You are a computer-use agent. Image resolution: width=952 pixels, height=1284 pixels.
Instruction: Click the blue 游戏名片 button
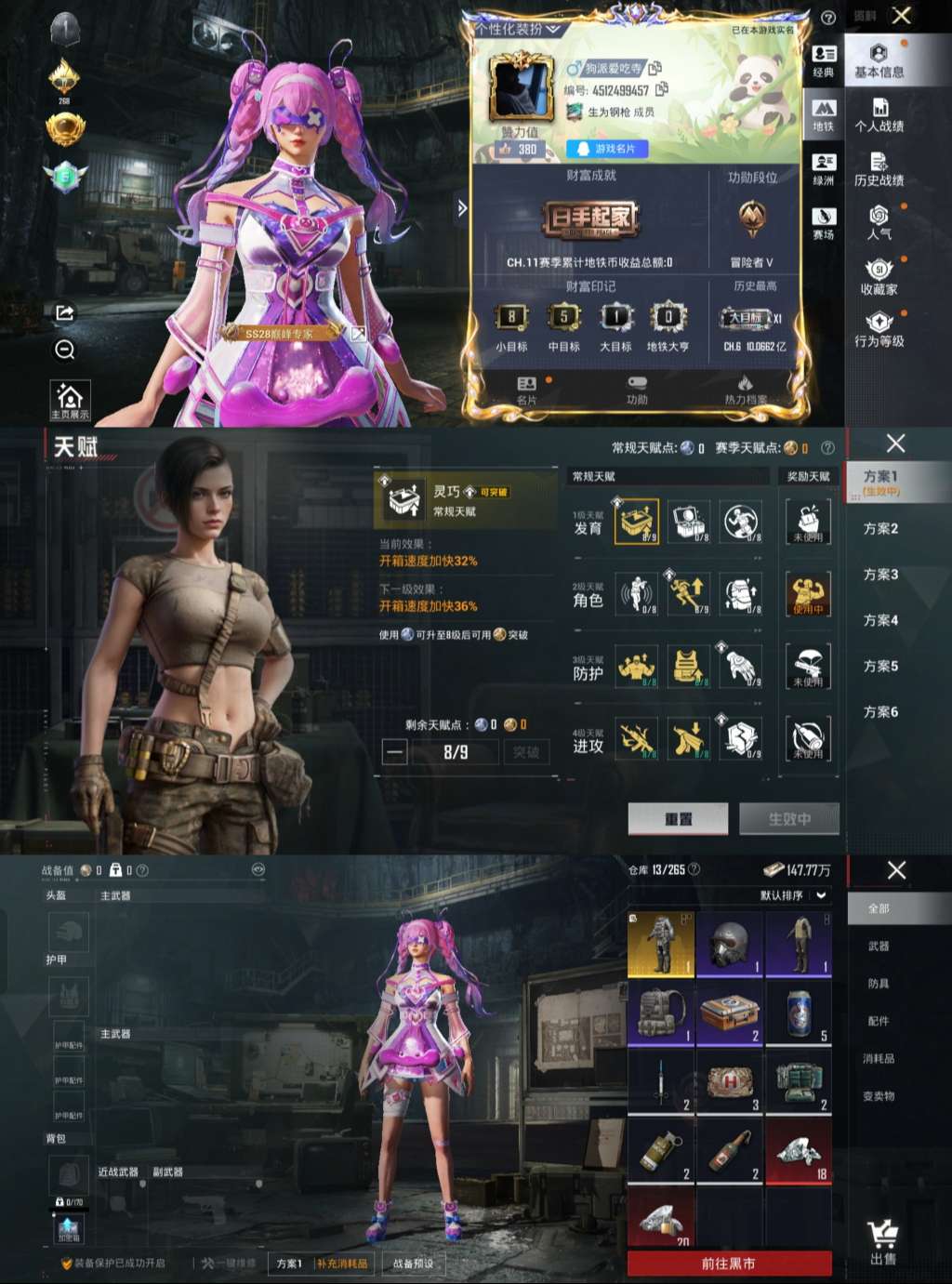pyautogui.click(x=606, y=149)
